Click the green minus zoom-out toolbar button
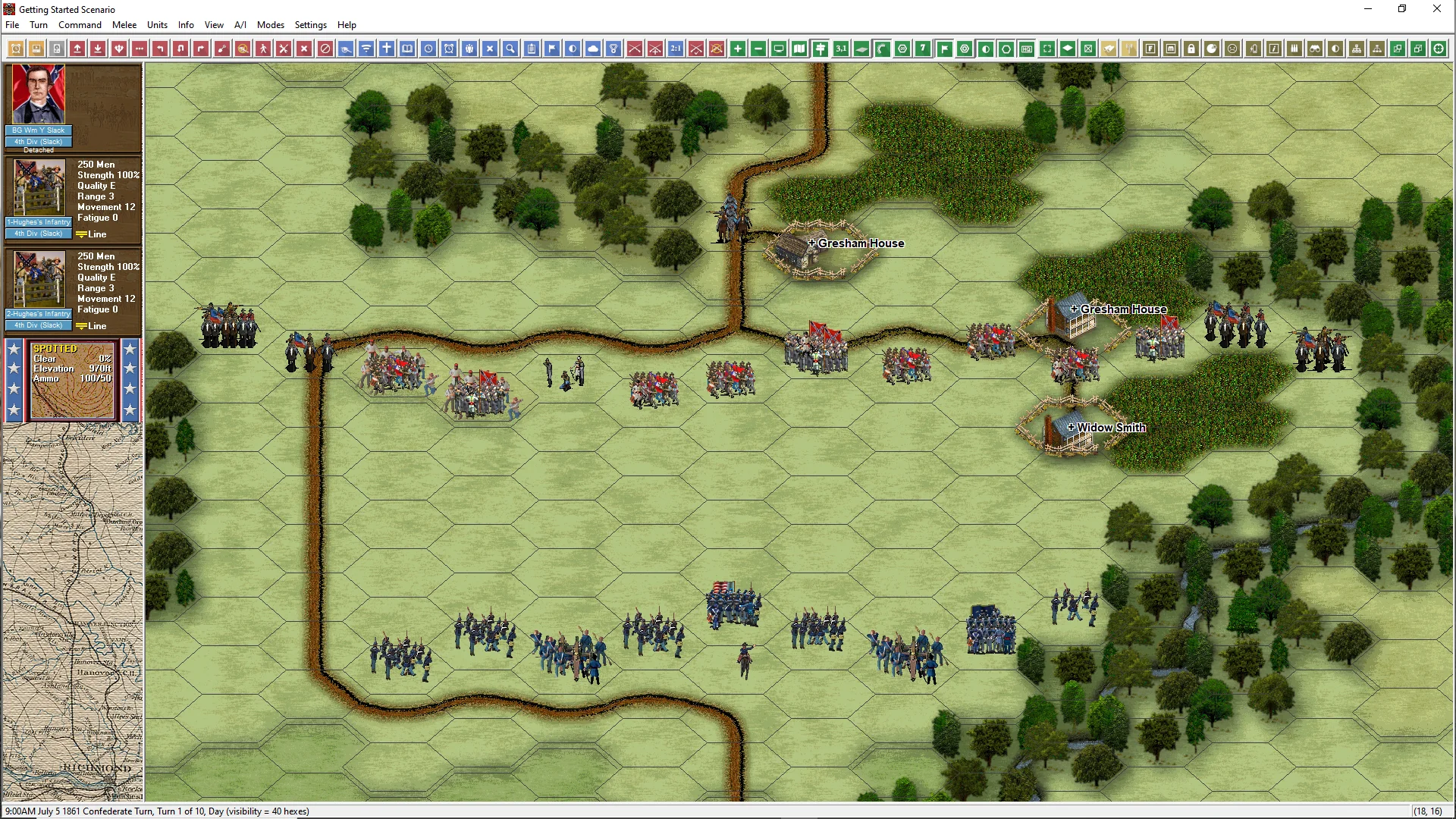The image size is (1456, 819). pyautogui.click(x=758, y=49)
